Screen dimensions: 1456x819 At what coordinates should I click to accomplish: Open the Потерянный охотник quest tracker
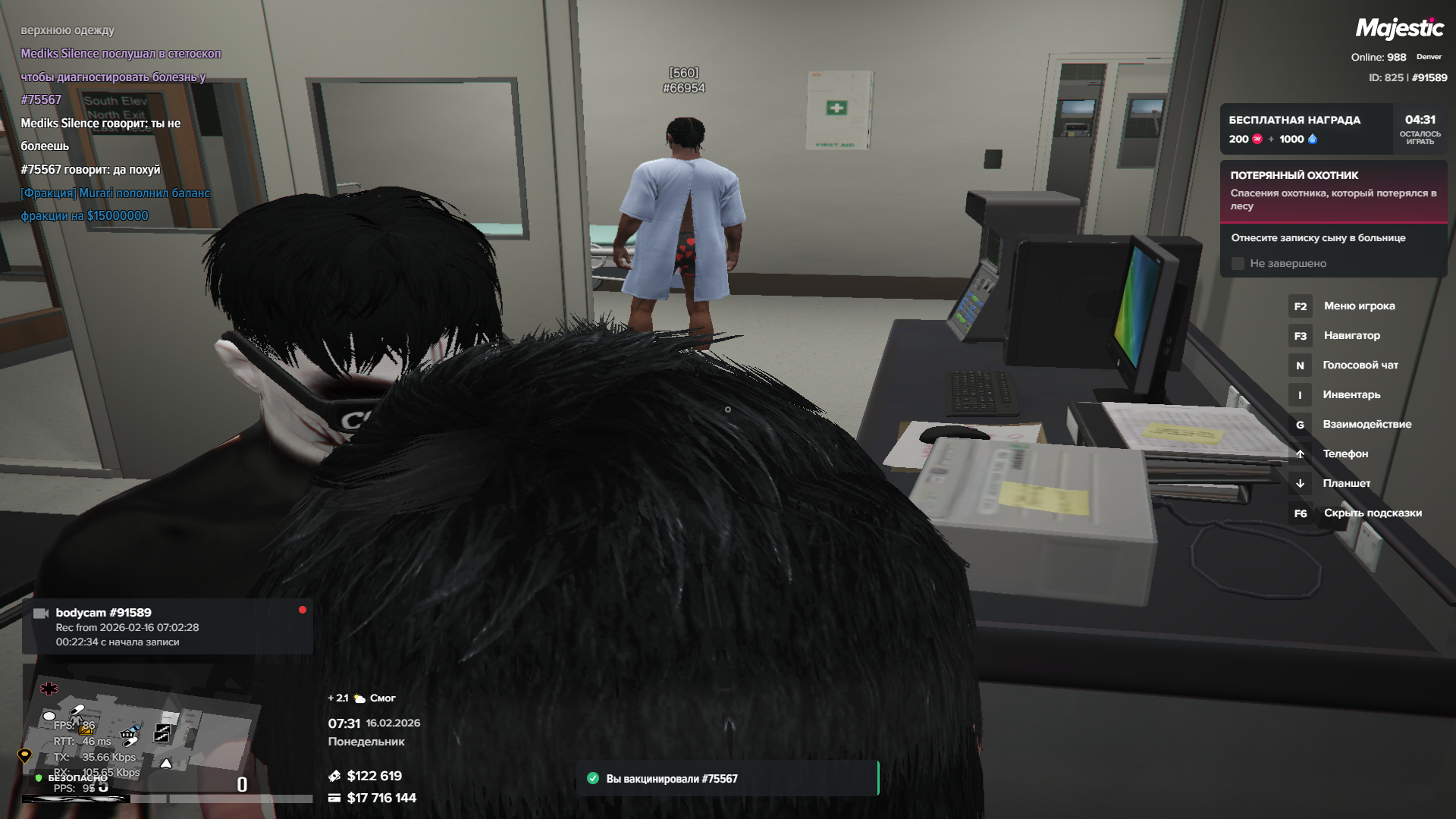pyautogui.click(x=1332, y=190)
